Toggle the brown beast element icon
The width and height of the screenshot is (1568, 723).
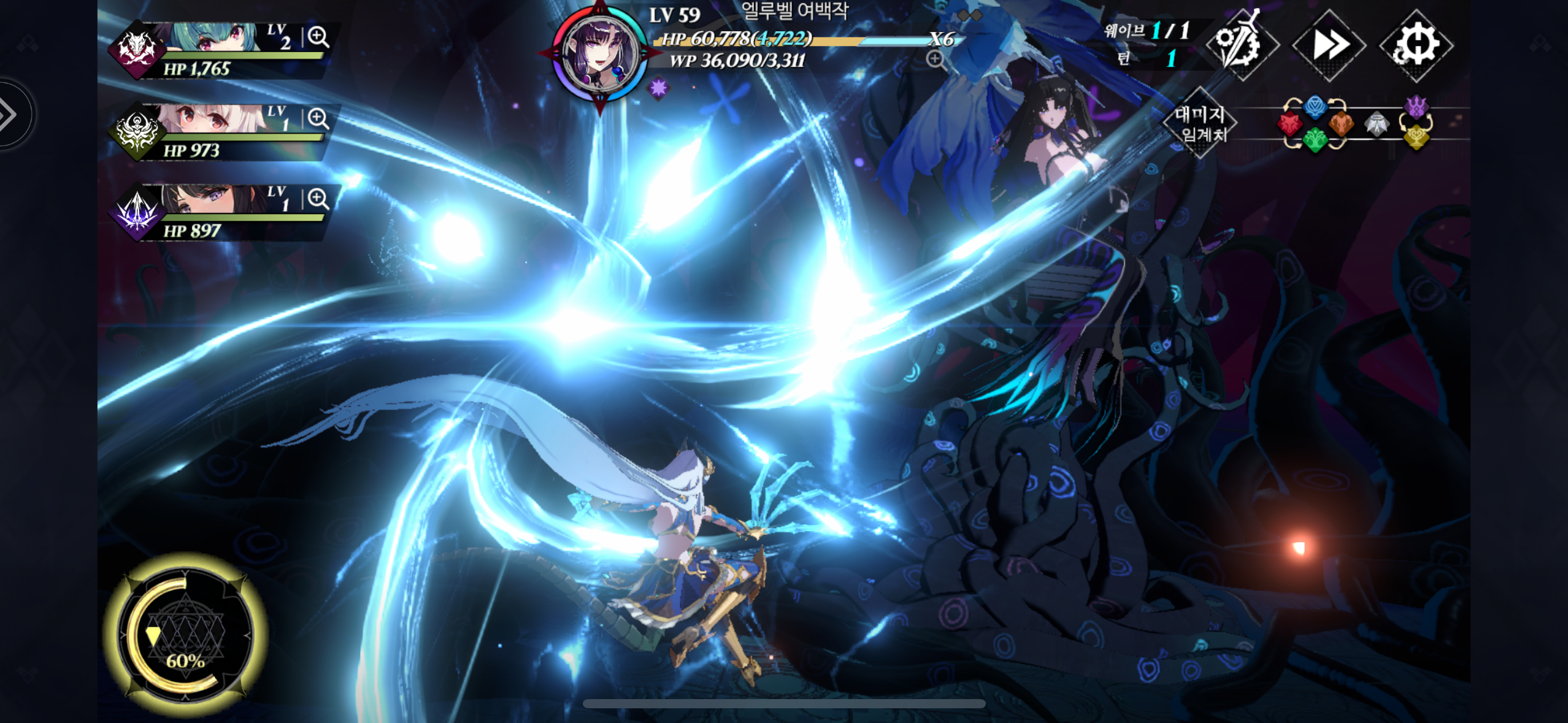[x=1342, y=126]
